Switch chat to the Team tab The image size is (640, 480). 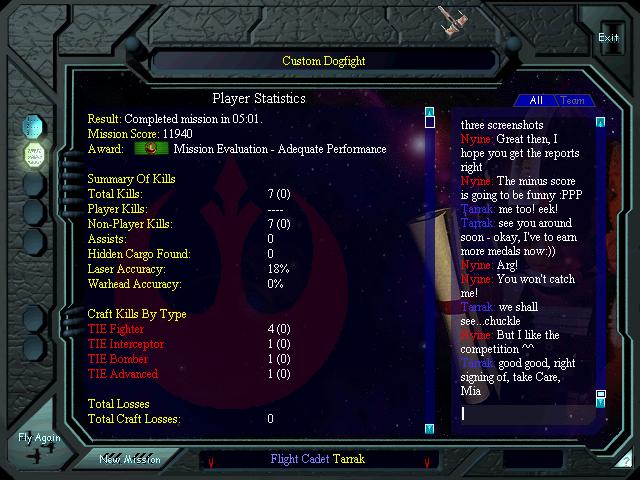pos(572,100)
